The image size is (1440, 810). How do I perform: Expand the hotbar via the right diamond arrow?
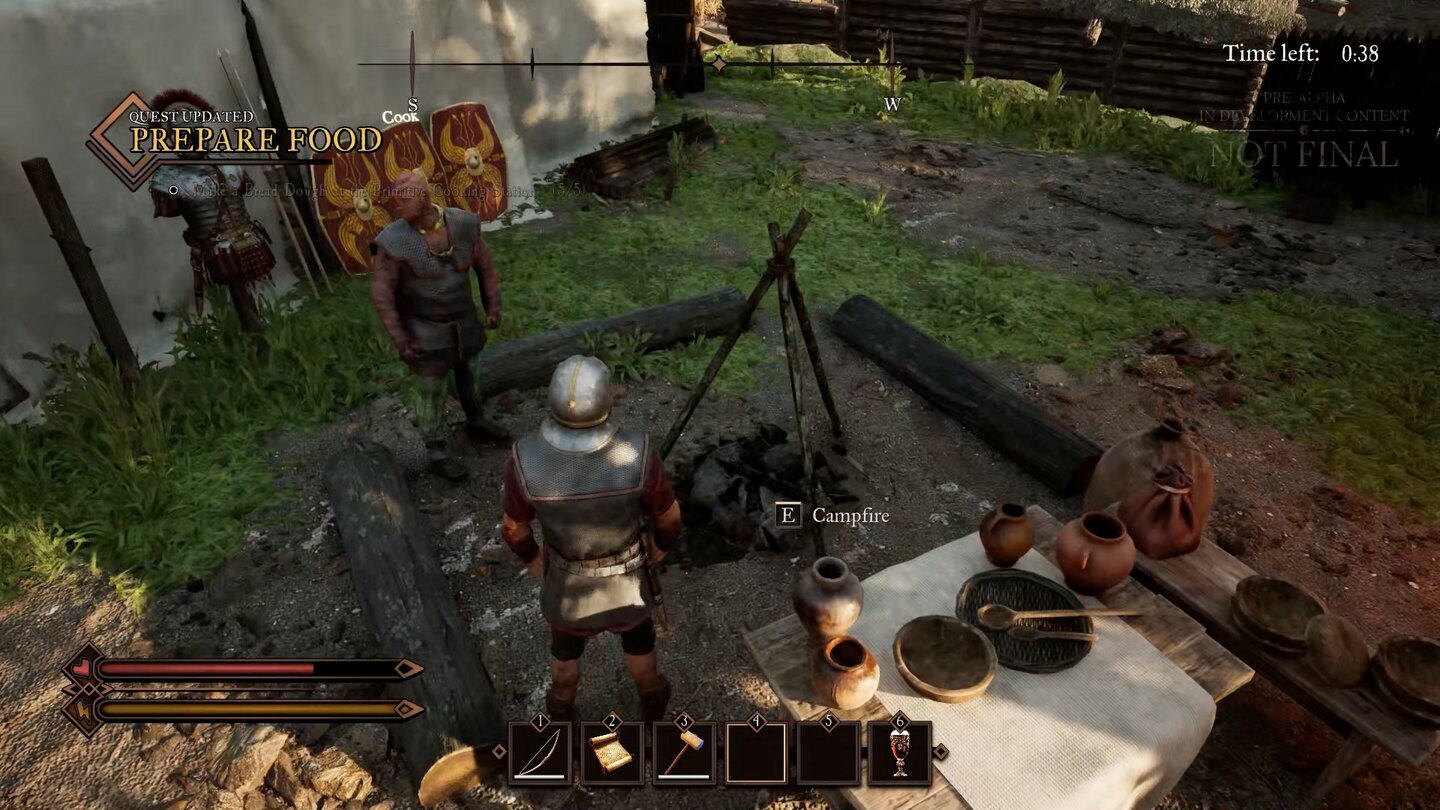(942, 751)
